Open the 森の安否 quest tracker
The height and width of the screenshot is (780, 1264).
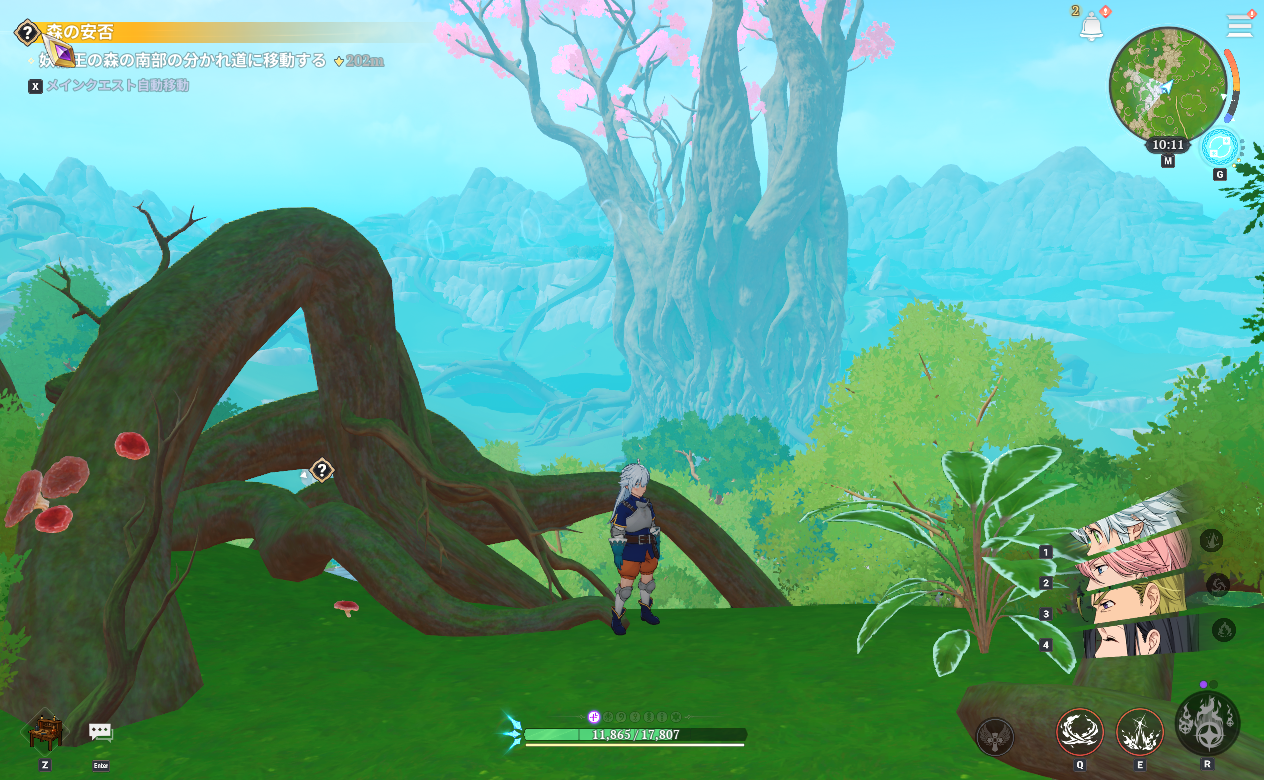pos(80,33)
